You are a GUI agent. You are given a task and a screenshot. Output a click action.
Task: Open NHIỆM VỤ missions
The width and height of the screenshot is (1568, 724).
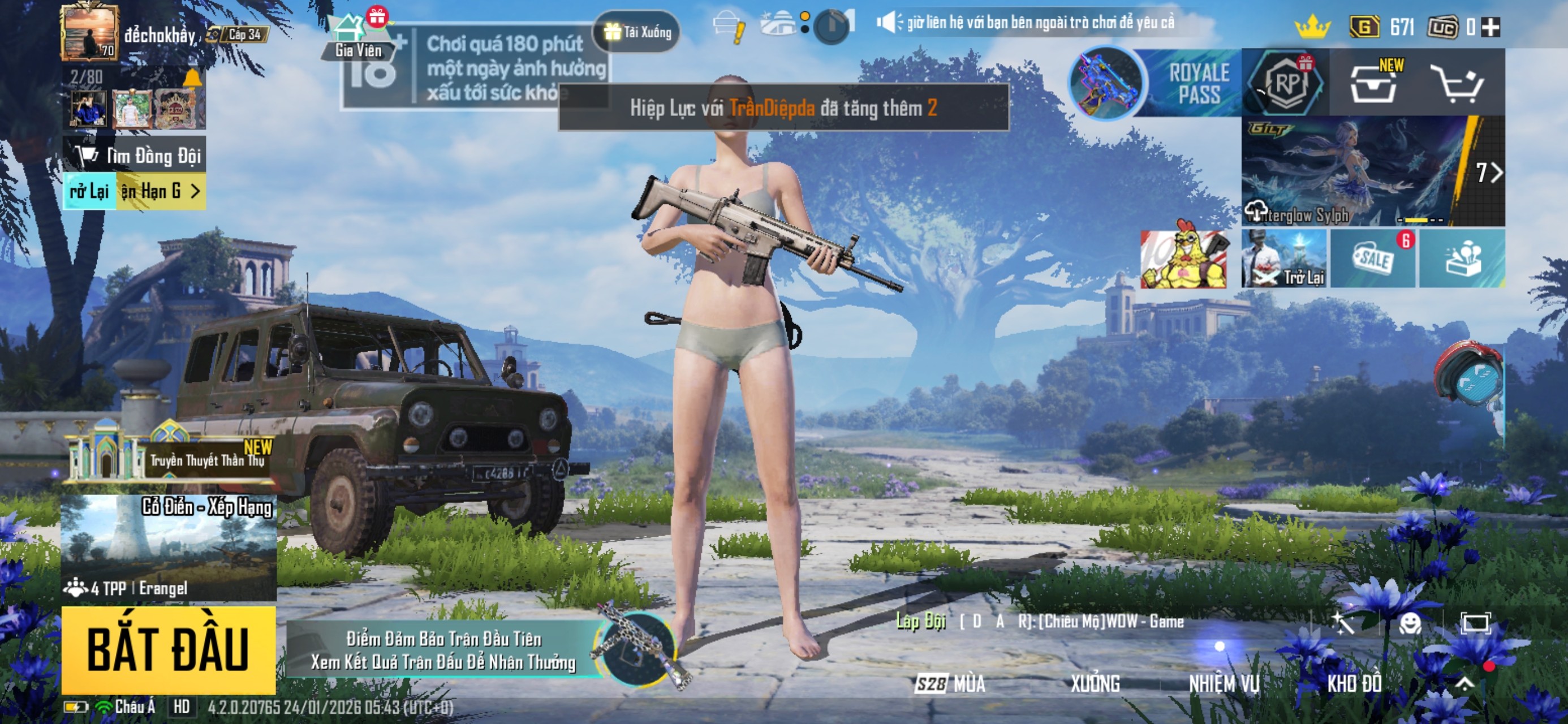(1224, 684)
